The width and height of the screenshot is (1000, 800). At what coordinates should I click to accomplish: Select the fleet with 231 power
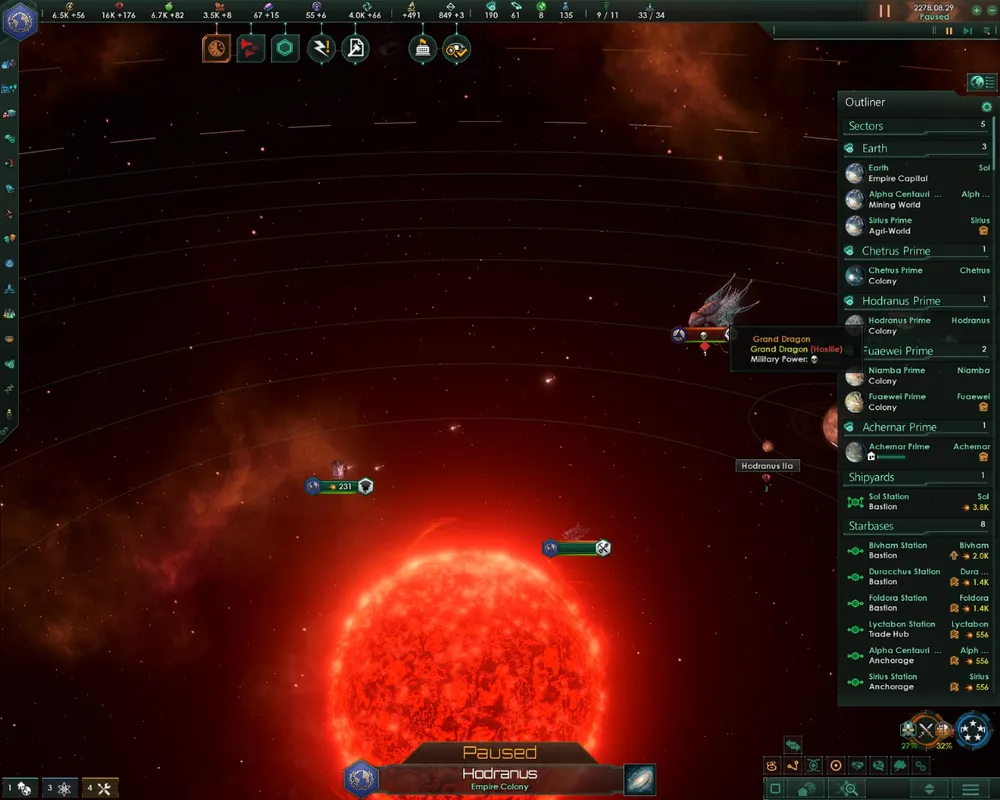340,486
